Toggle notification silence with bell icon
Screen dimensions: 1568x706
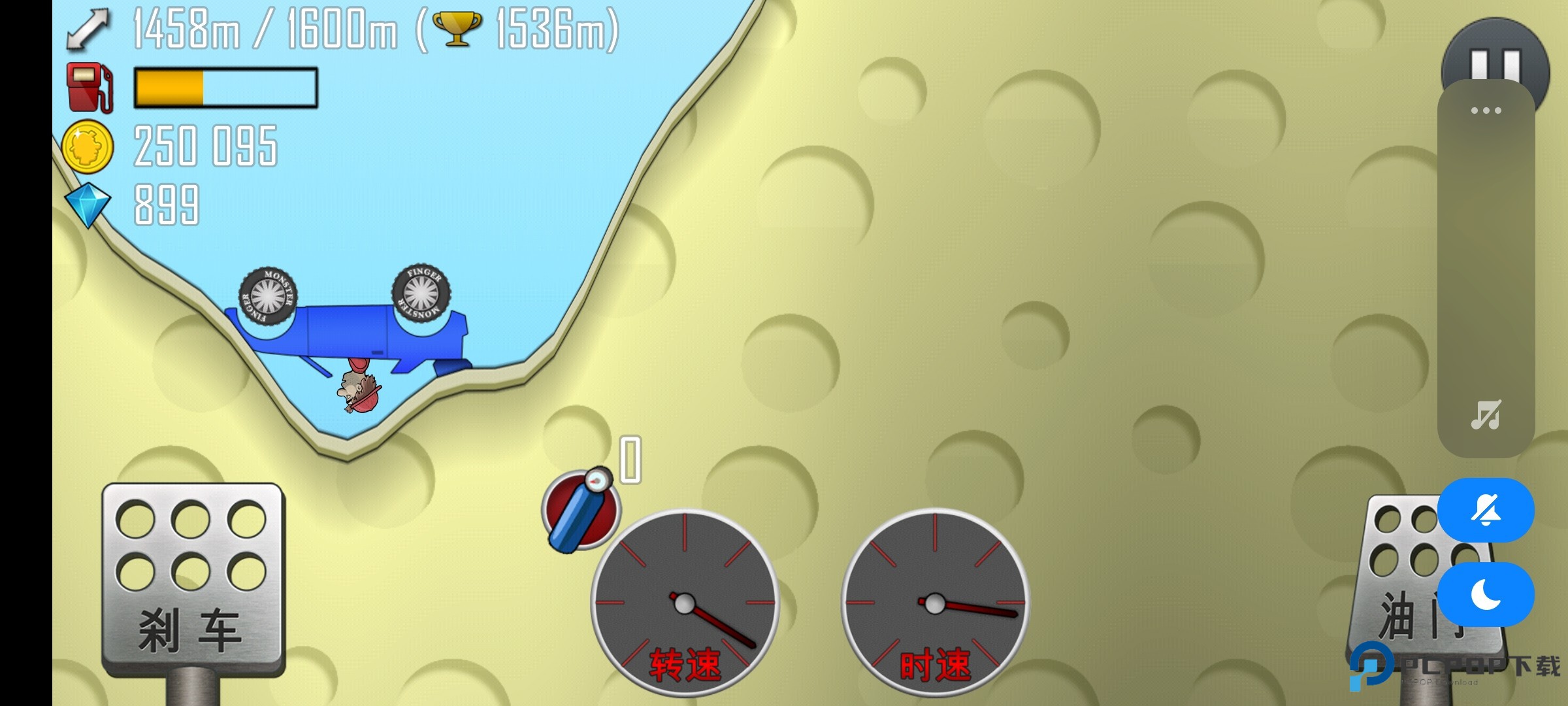(1486, 510)
